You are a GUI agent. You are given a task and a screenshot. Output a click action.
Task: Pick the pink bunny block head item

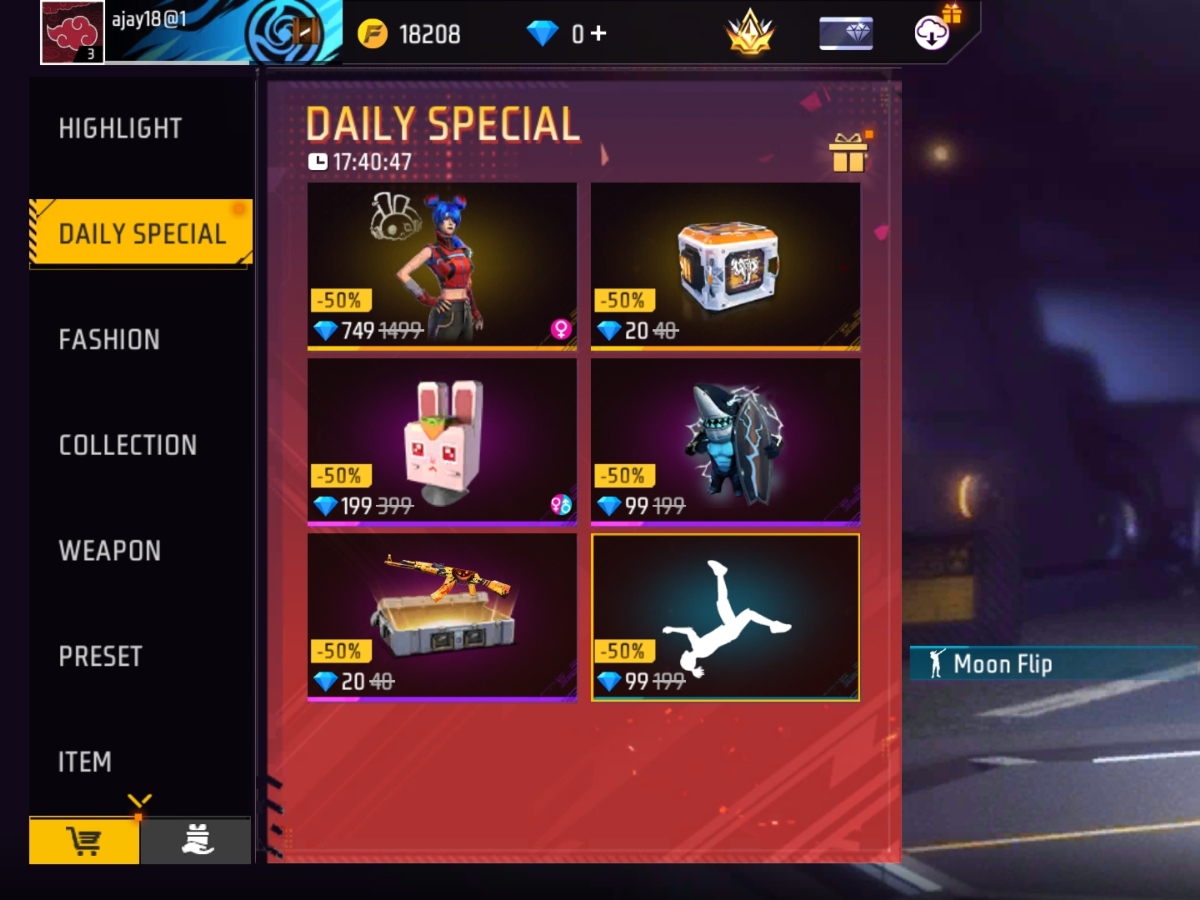click(442, 440)
